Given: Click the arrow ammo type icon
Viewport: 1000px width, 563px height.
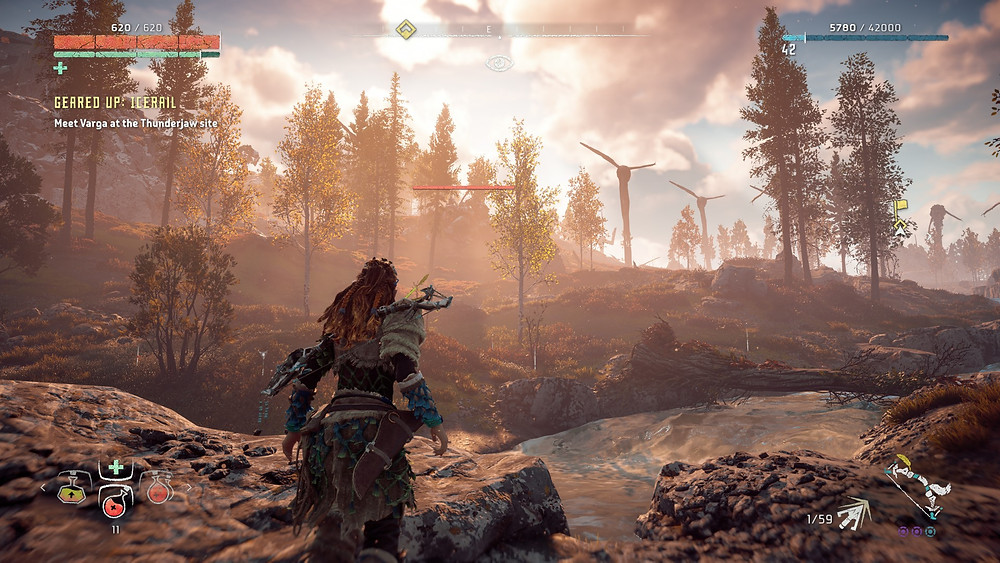Looking at the screenshot, I should click(853, 513).
